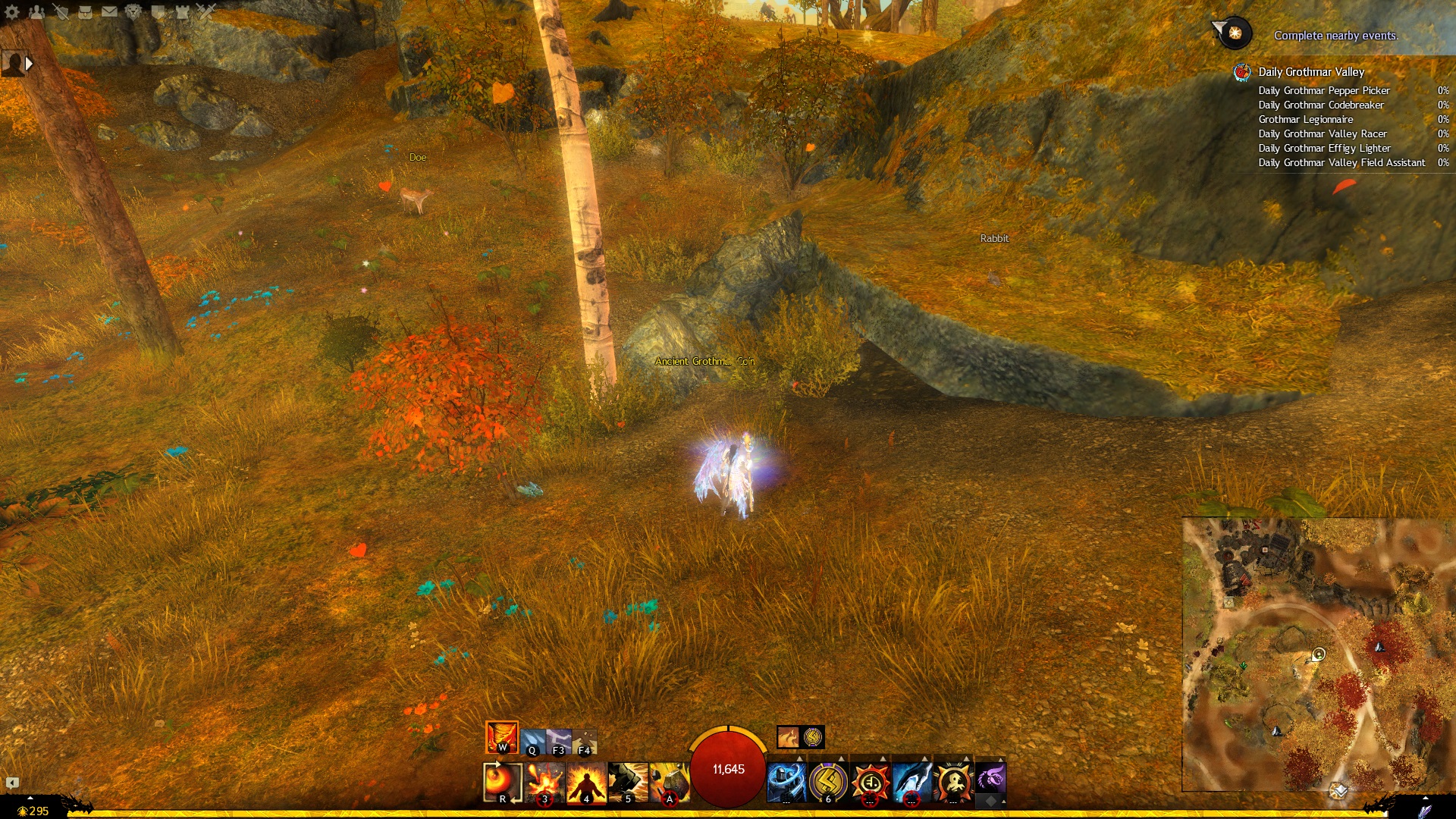Switch to fire attunement
Viewport: 1456px width, 819px height.
click(501, 736)
